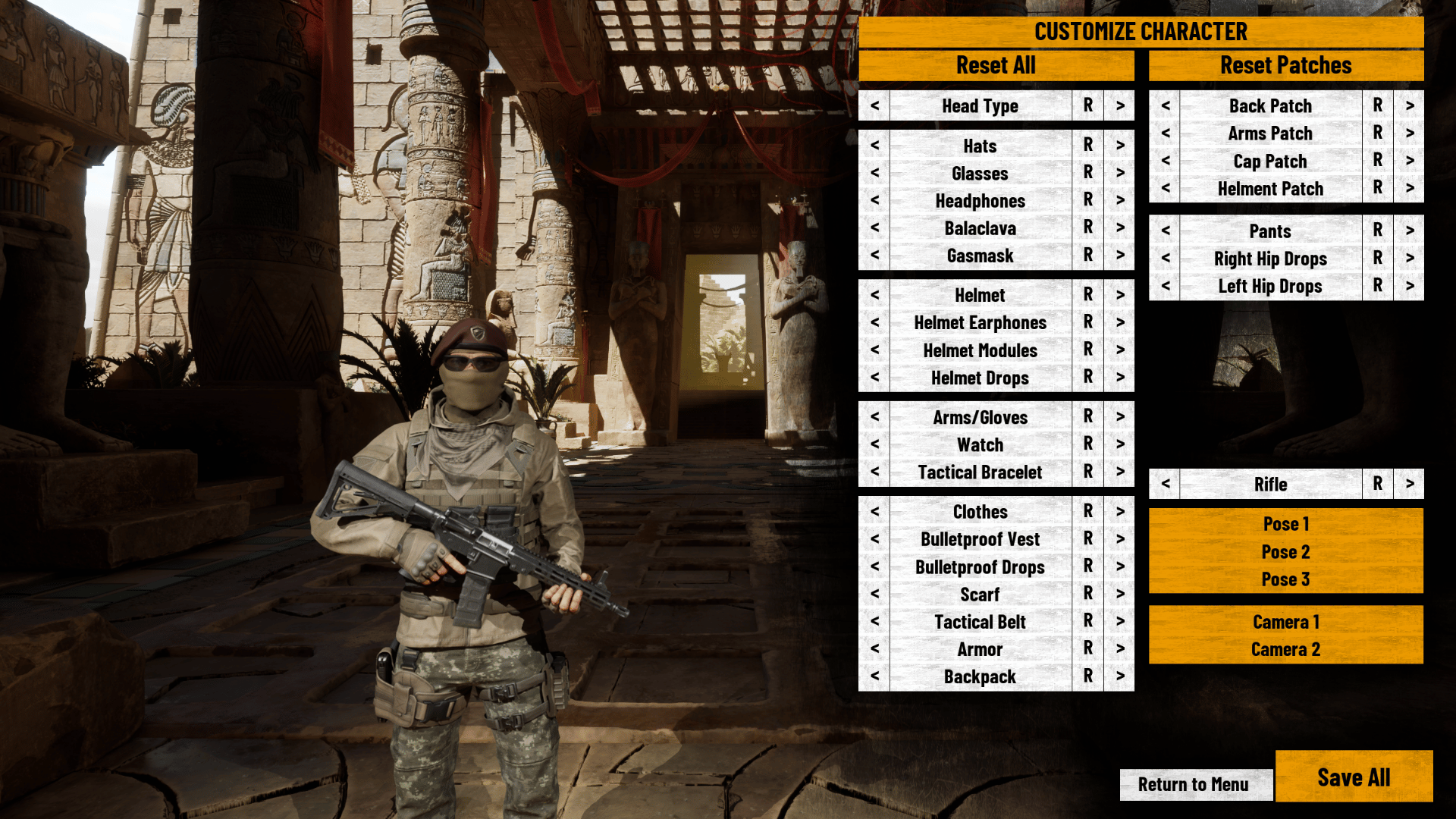1456x819 pixels.
Task: Reset the Helmet Earphones option
Action: [x=1087, y=322]
